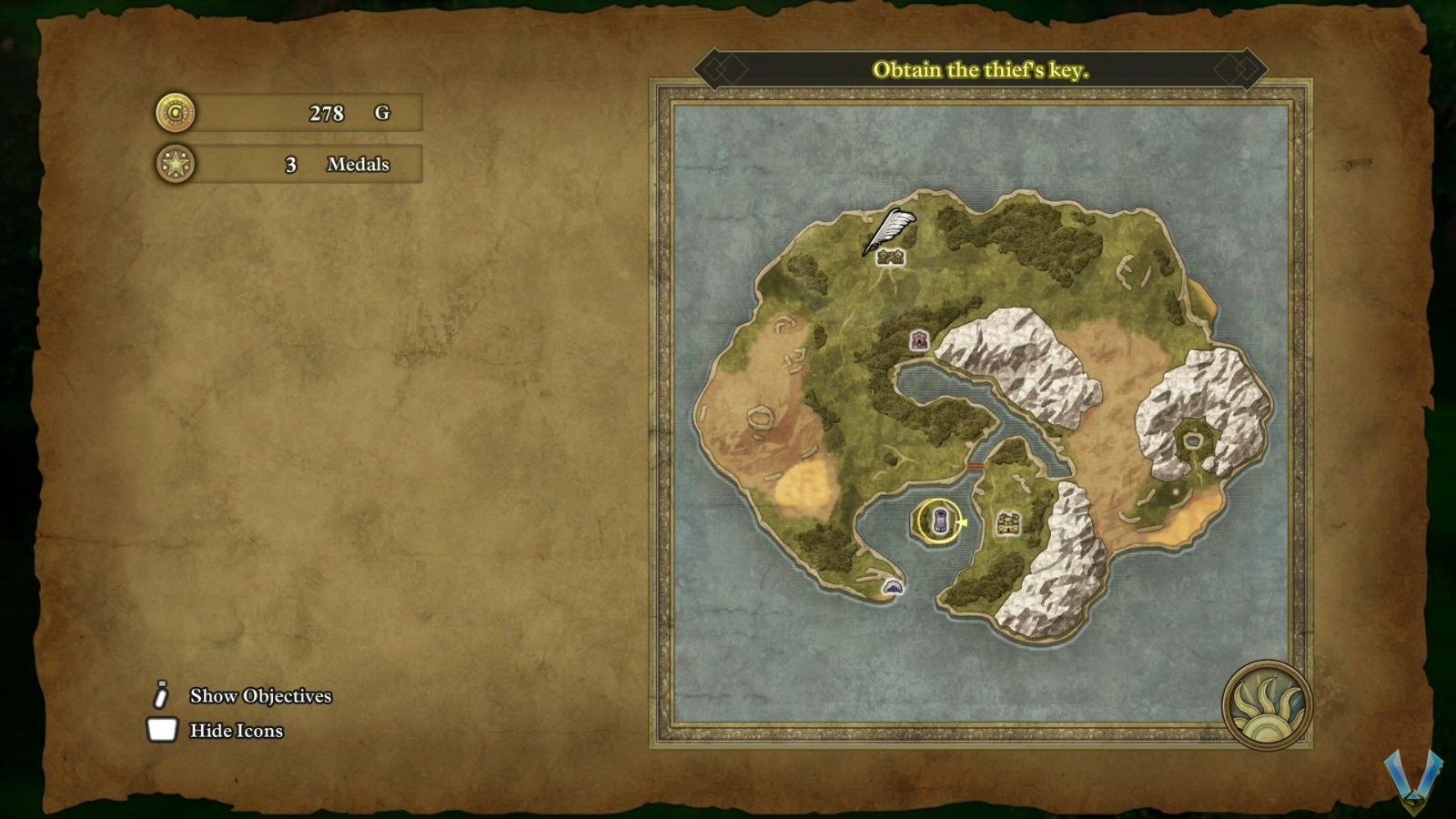
Task: Choose the castle marker on the map
Action: click(1007, 523)
